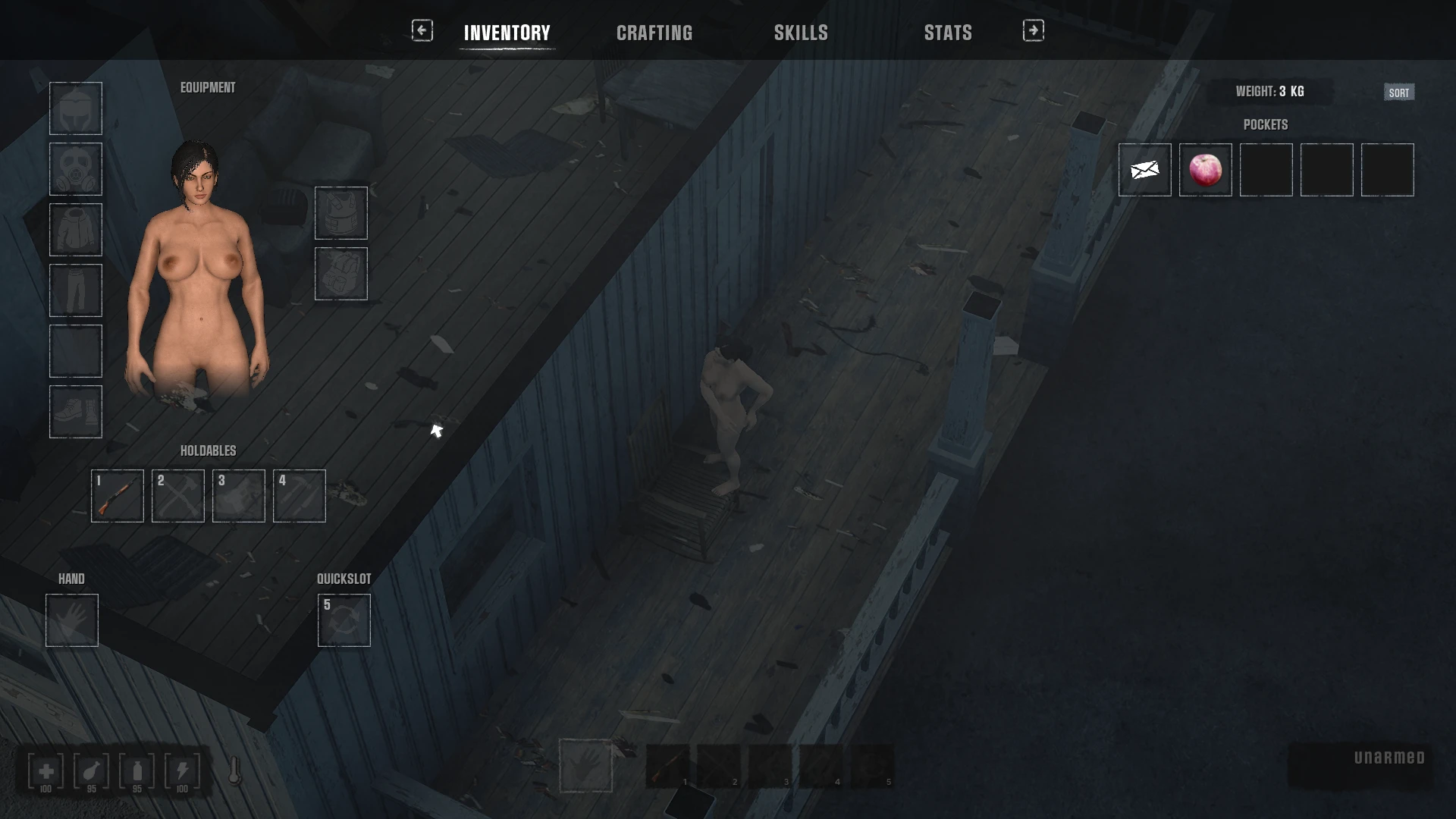Select the pants equipment slot
This screenshot has width=1456, height=819.
76,290
